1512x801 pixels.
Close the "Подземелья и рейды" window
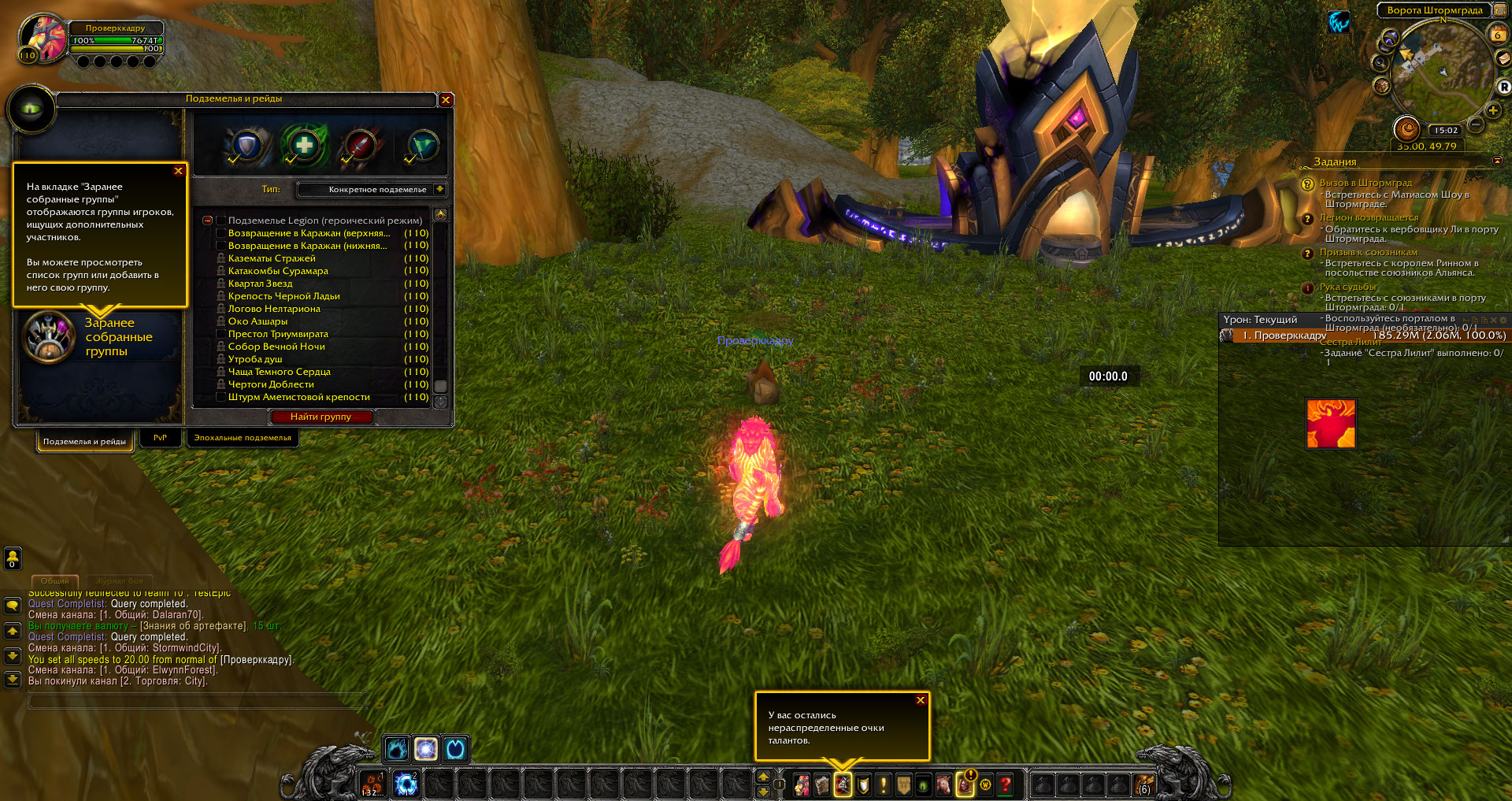[x=446, y=100]
